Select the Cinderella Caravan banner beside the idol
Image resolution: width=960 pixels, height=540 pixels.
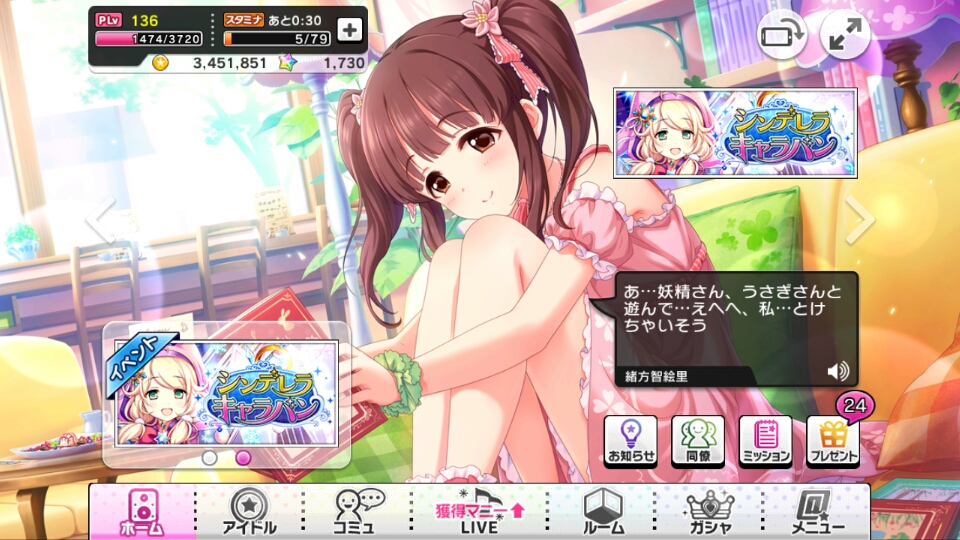click(735, 132)
